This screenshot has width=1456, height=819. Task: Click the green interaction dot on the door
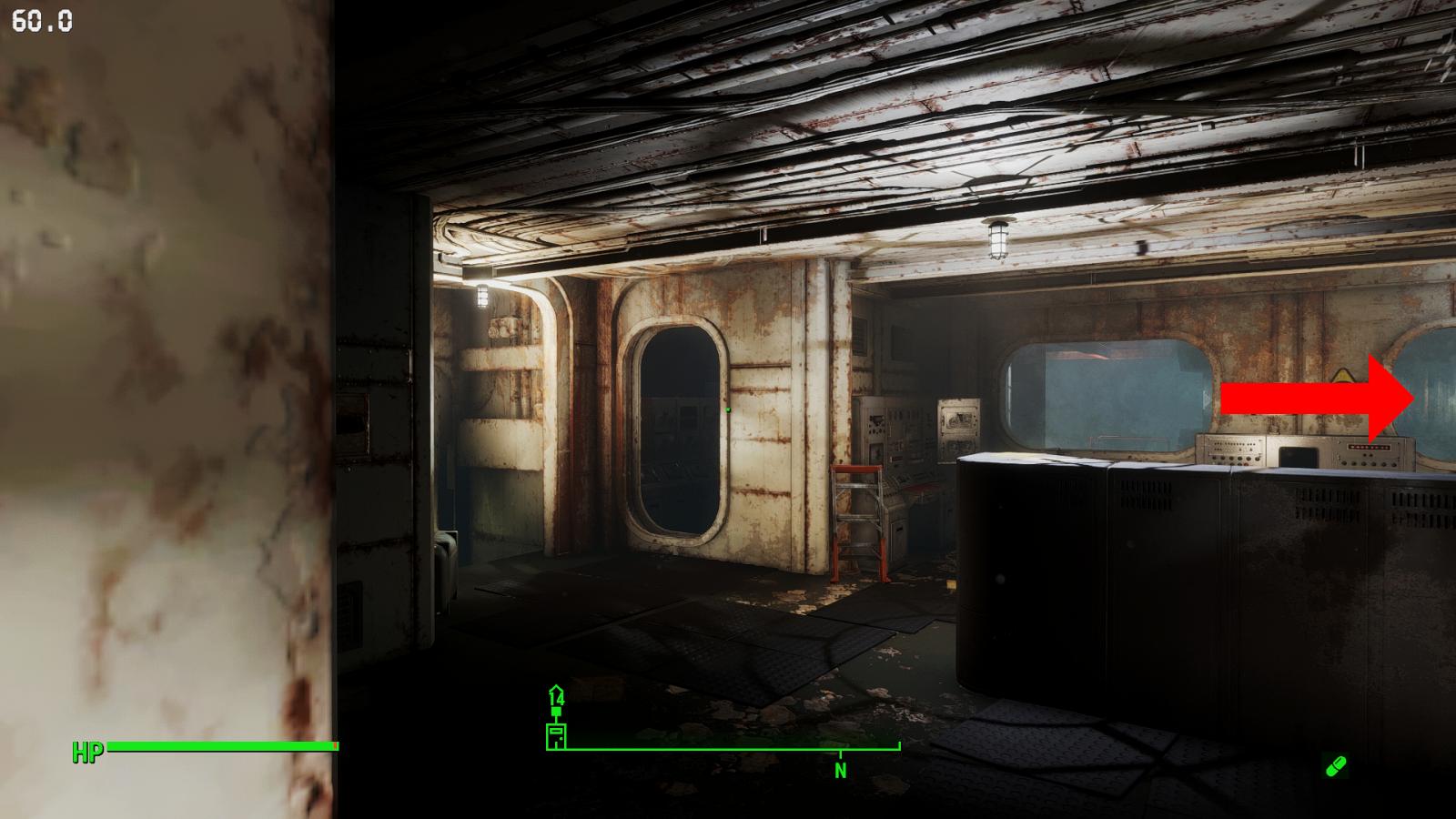(x=729, y=411)
